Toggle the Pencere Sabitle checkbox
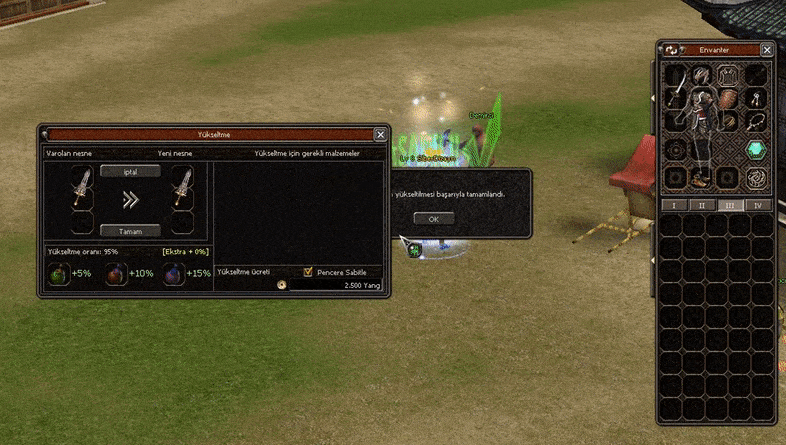The image size is (786, 445). (308, 271)
